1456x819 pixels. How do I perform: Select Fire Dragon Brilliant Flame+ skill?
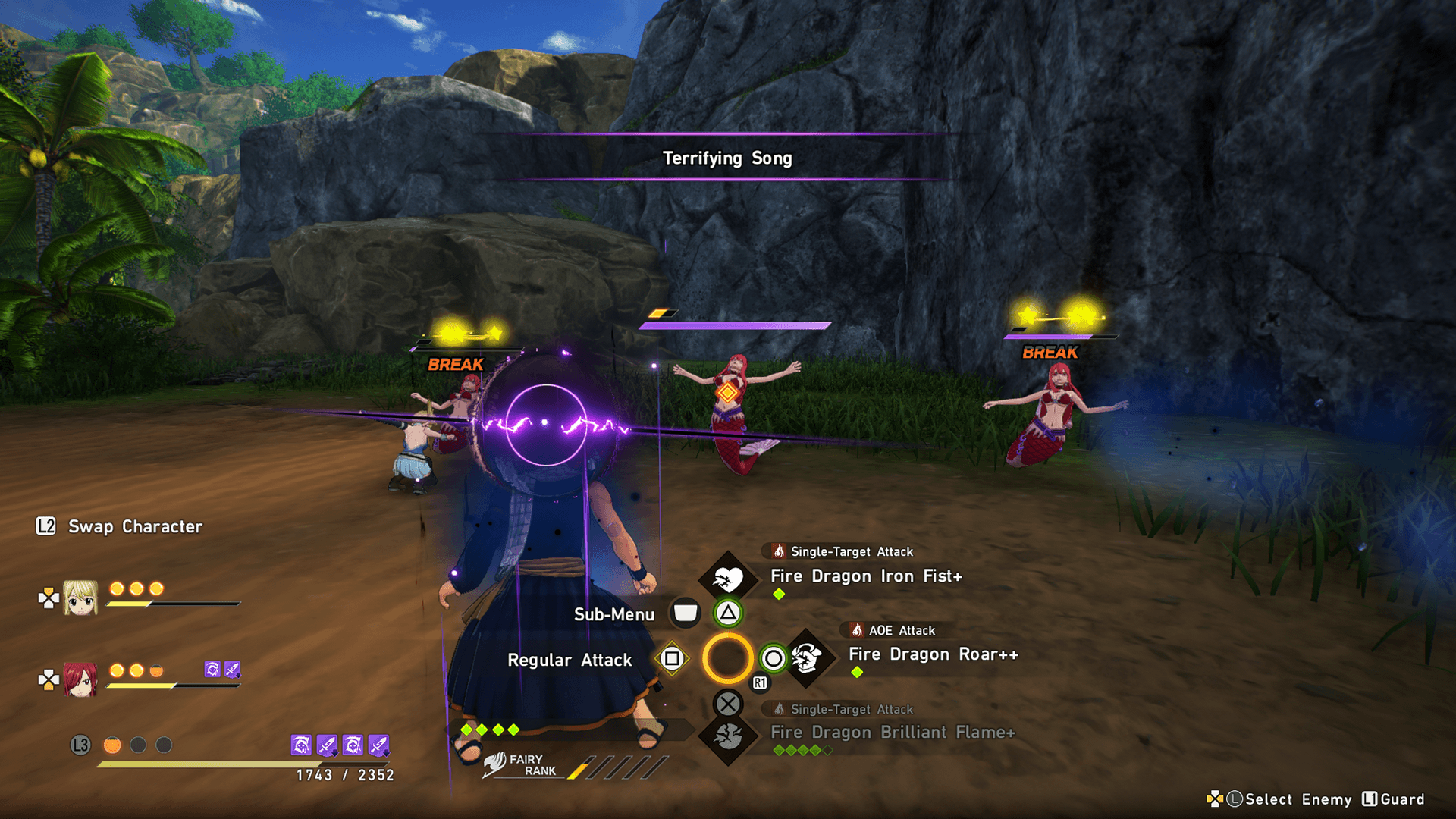pyautogui.click(x=893, y=733)
